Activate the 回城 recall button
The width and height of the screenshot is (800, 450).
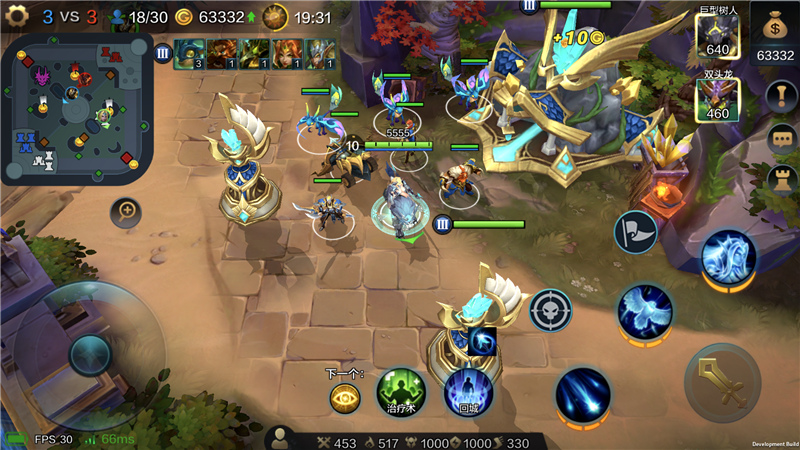point(468,392)
